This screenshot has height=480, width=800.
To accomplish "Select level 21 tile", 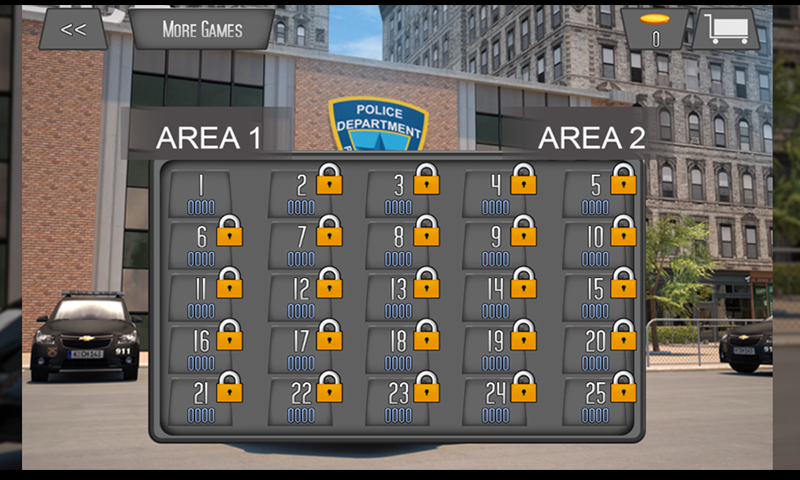I will pos(202,400).
